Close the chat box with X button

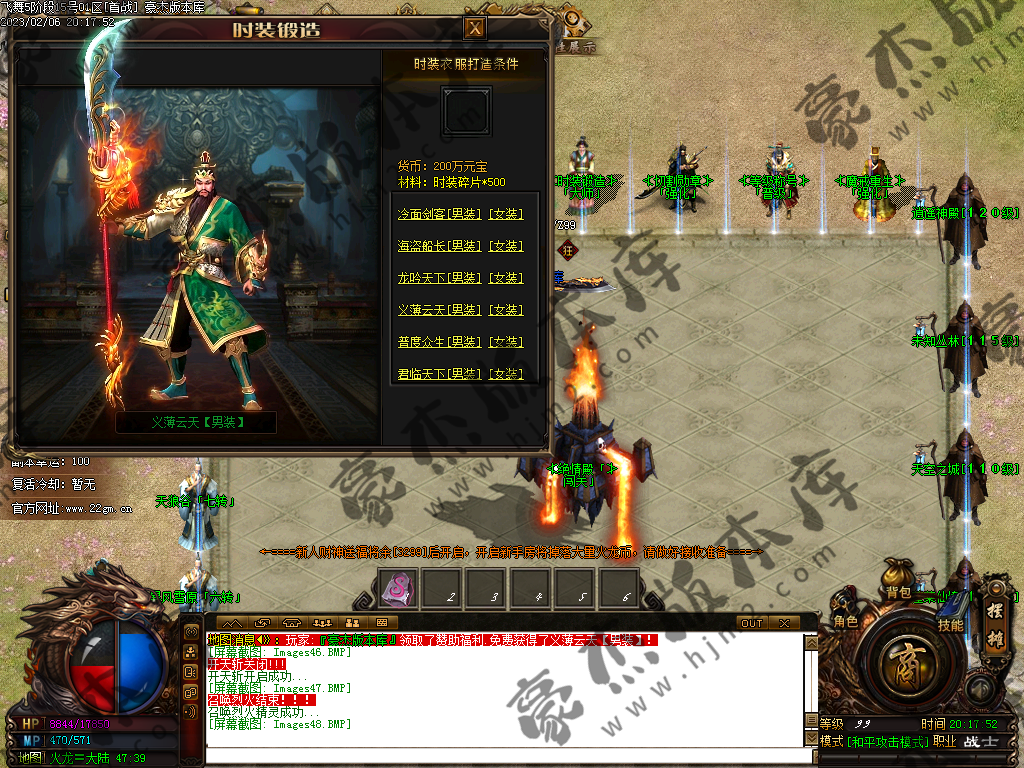[783, 623]
